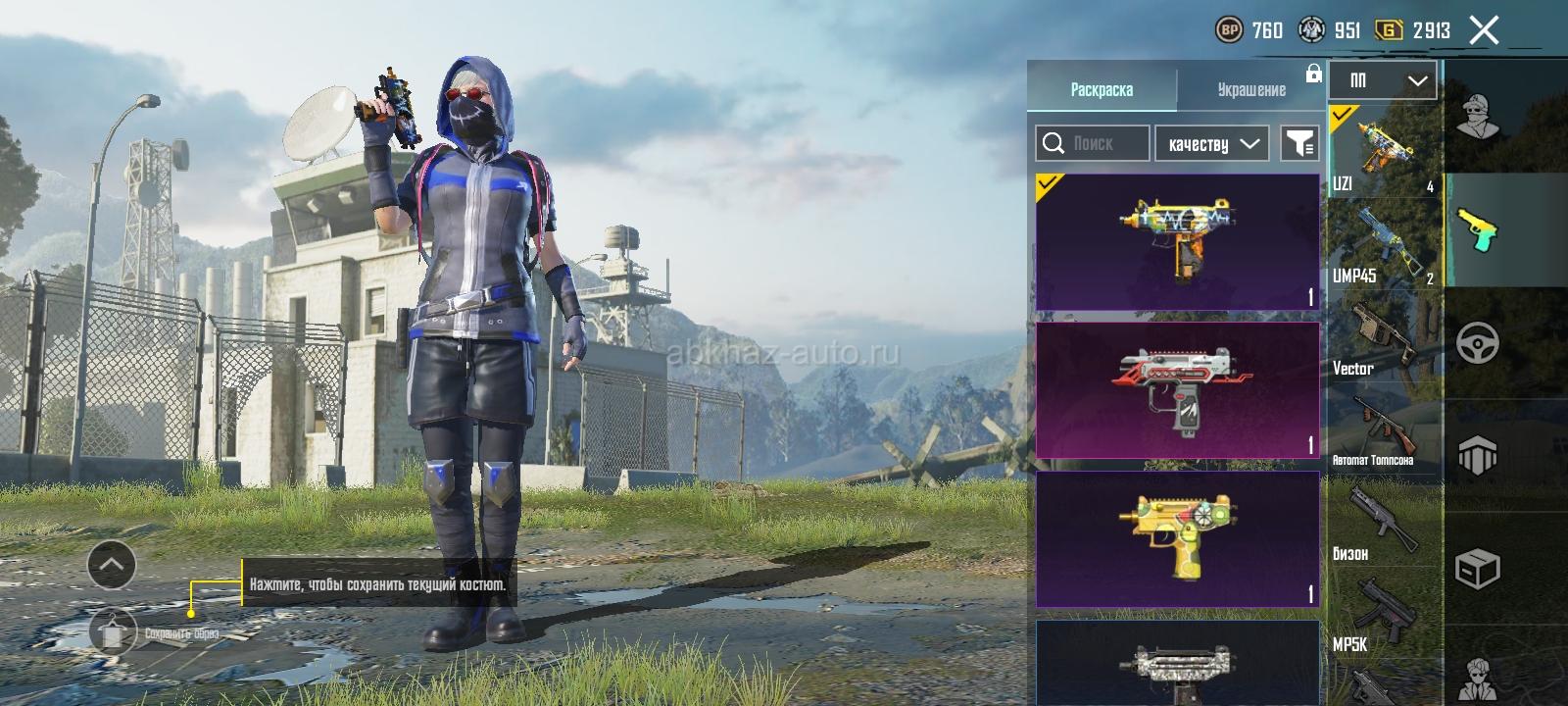Switch to the Раскраска tab
Viewport: 1568px width, 706px height.
[x=1102, y=89]
